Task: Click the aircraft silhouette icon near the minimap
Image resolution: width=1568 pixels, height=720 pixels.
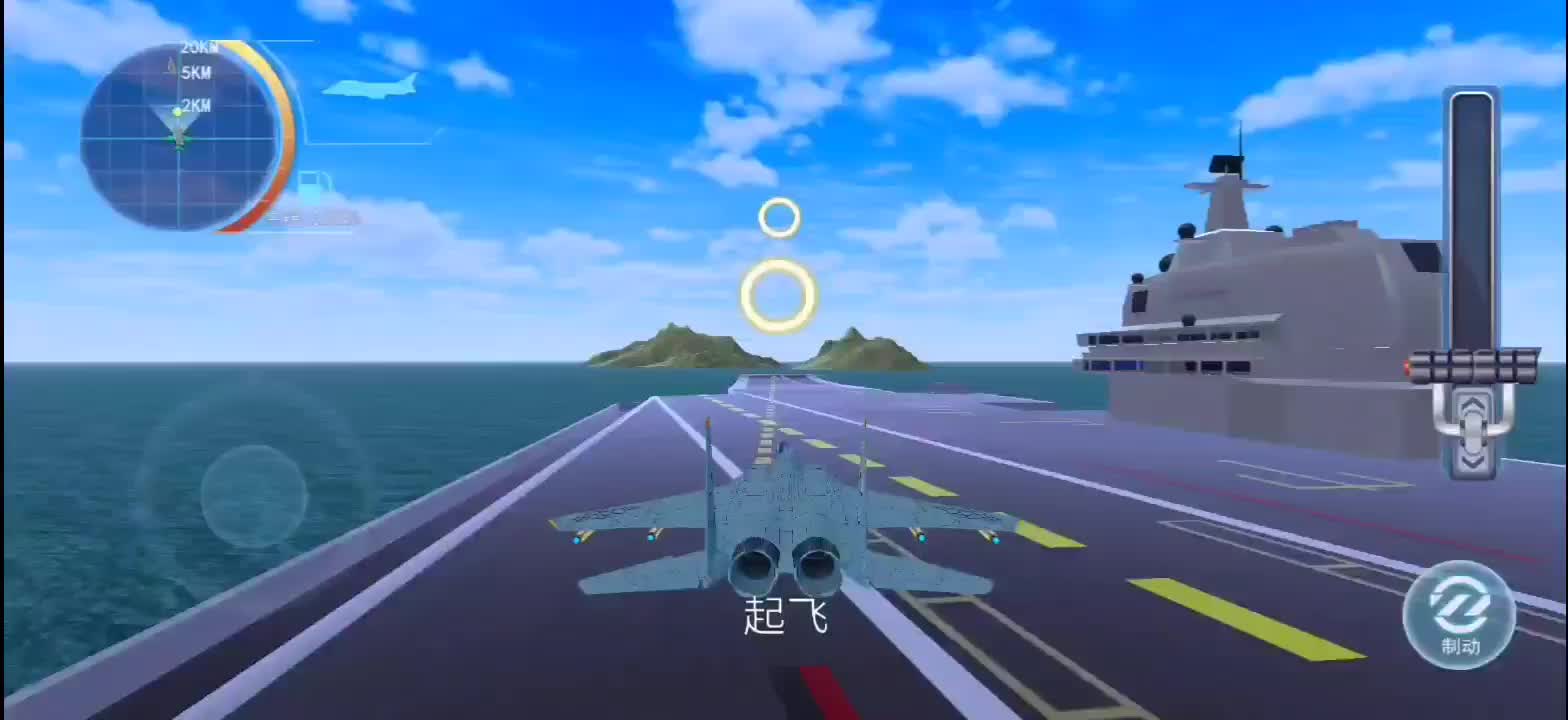Action: [367, 87]
